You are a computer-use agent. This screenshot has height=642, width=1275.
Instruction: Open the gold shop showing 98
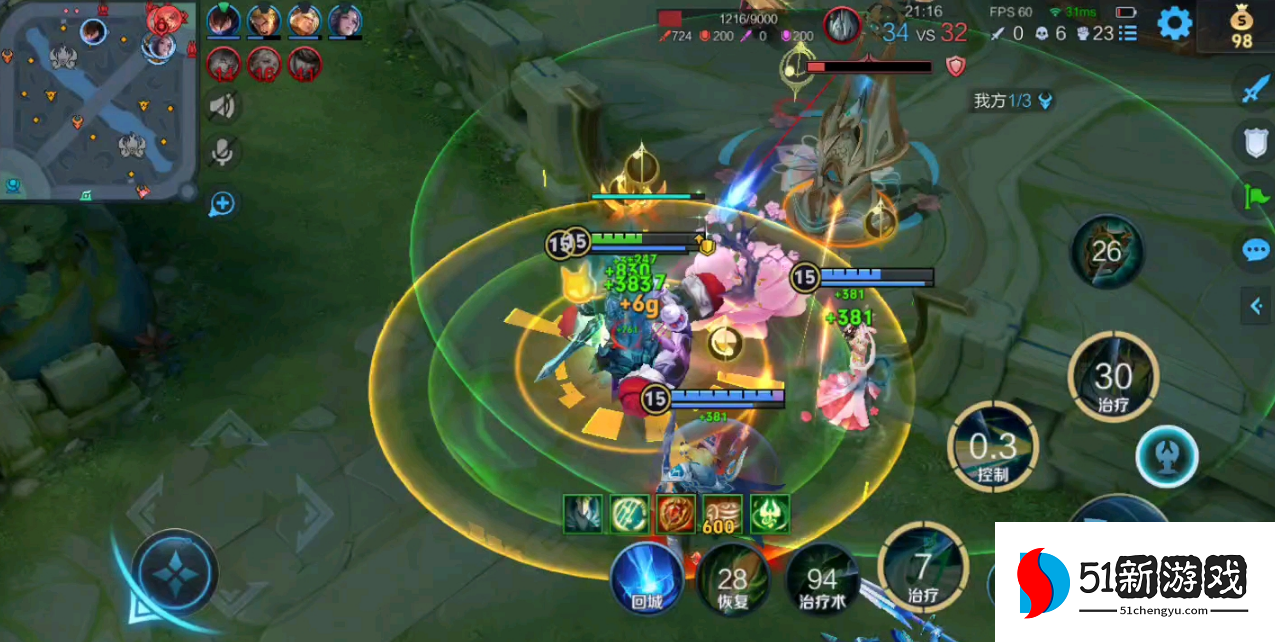point(1241,26)
